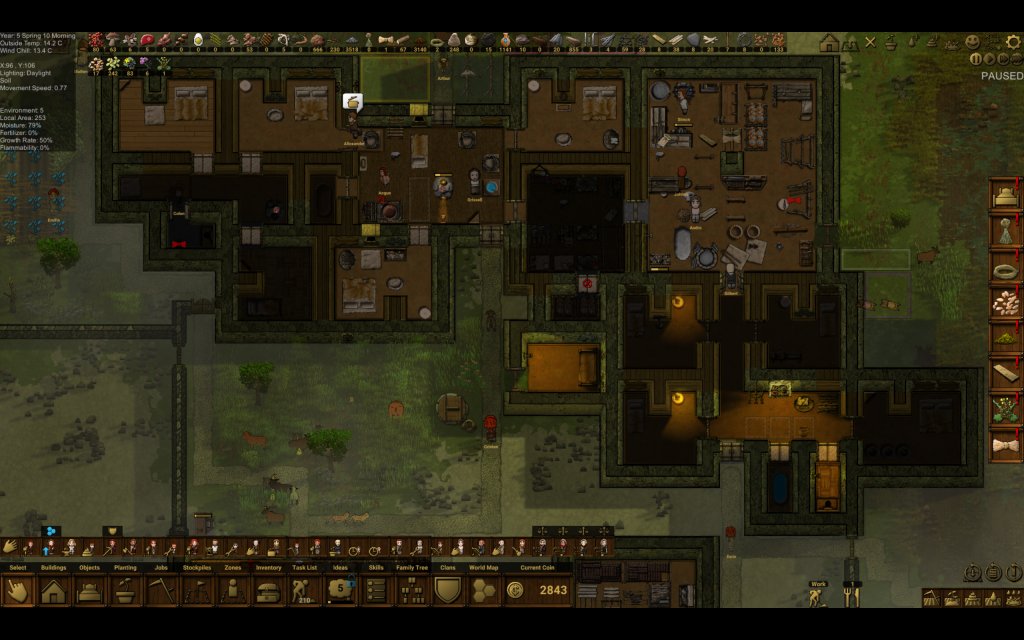Viewport: 1024px width, 640px height.
Task: Open the Zones menu
Action: (x=233, y=590)
